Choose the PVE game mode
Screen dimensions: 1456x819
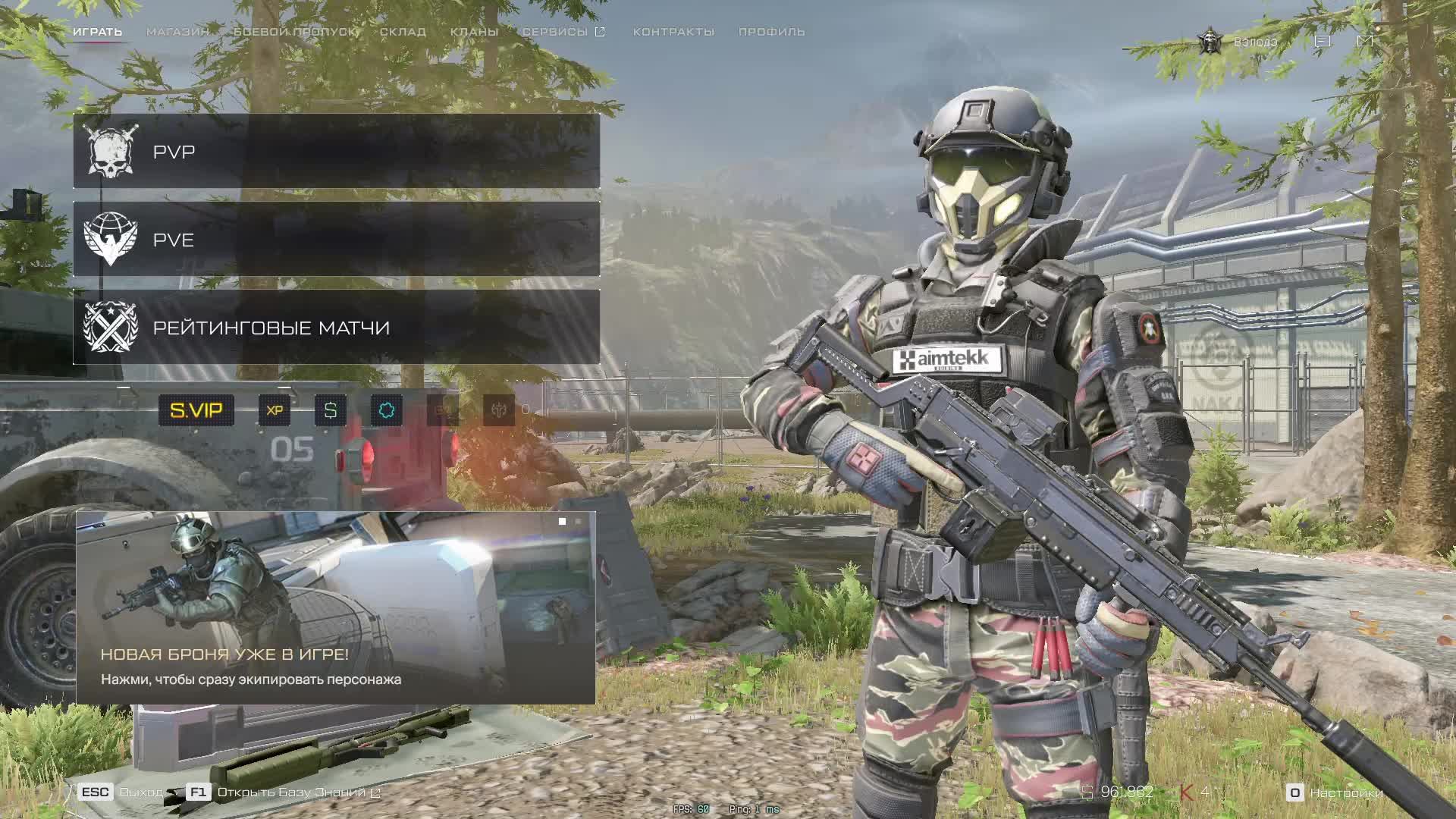pos(336,240)
